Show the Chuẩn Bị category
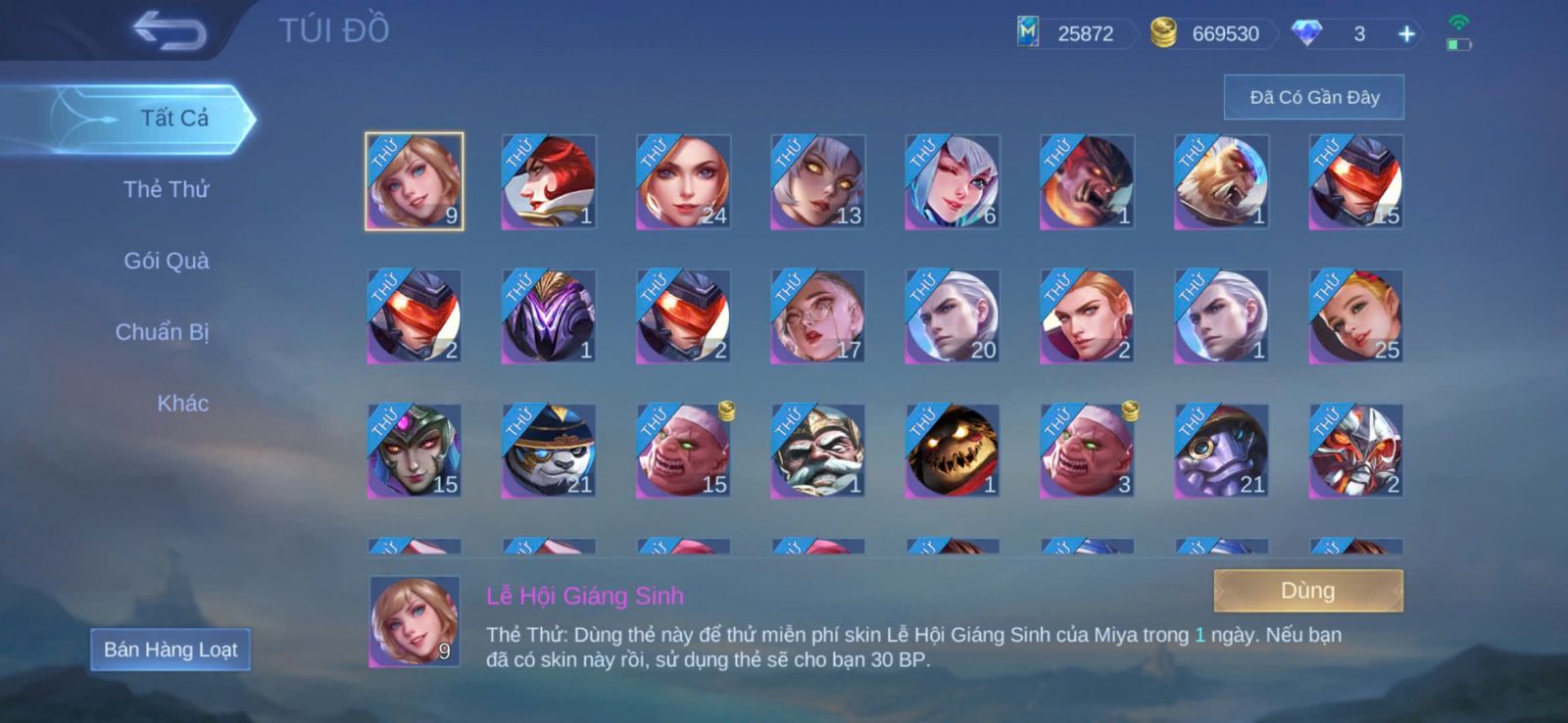 [162, 332]
